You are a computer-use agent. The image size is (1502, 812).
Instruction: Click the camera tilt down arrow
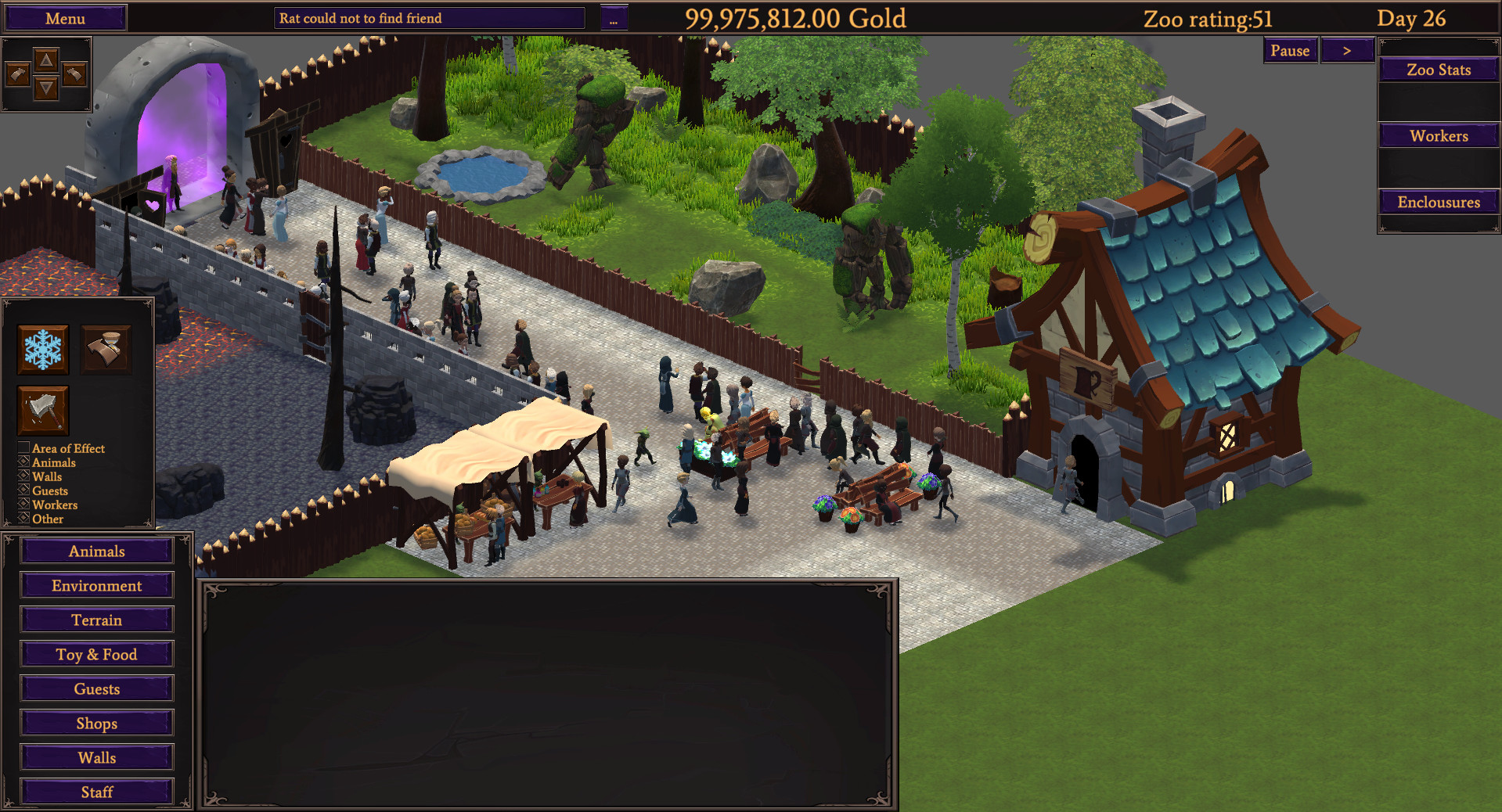(x=46, y=88)
